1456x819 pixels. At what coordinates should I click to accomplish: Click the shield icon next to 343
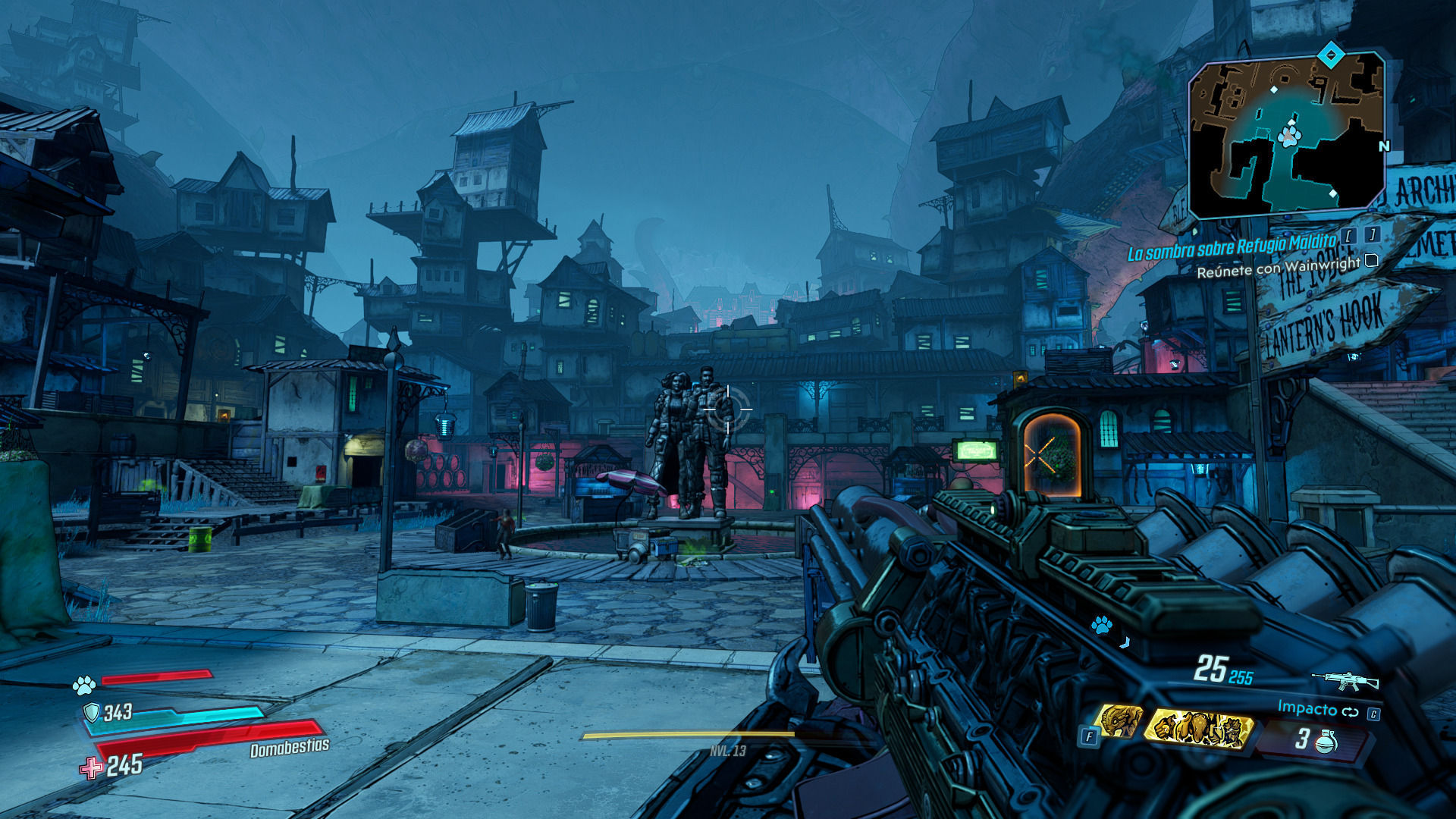click(92, 712)
